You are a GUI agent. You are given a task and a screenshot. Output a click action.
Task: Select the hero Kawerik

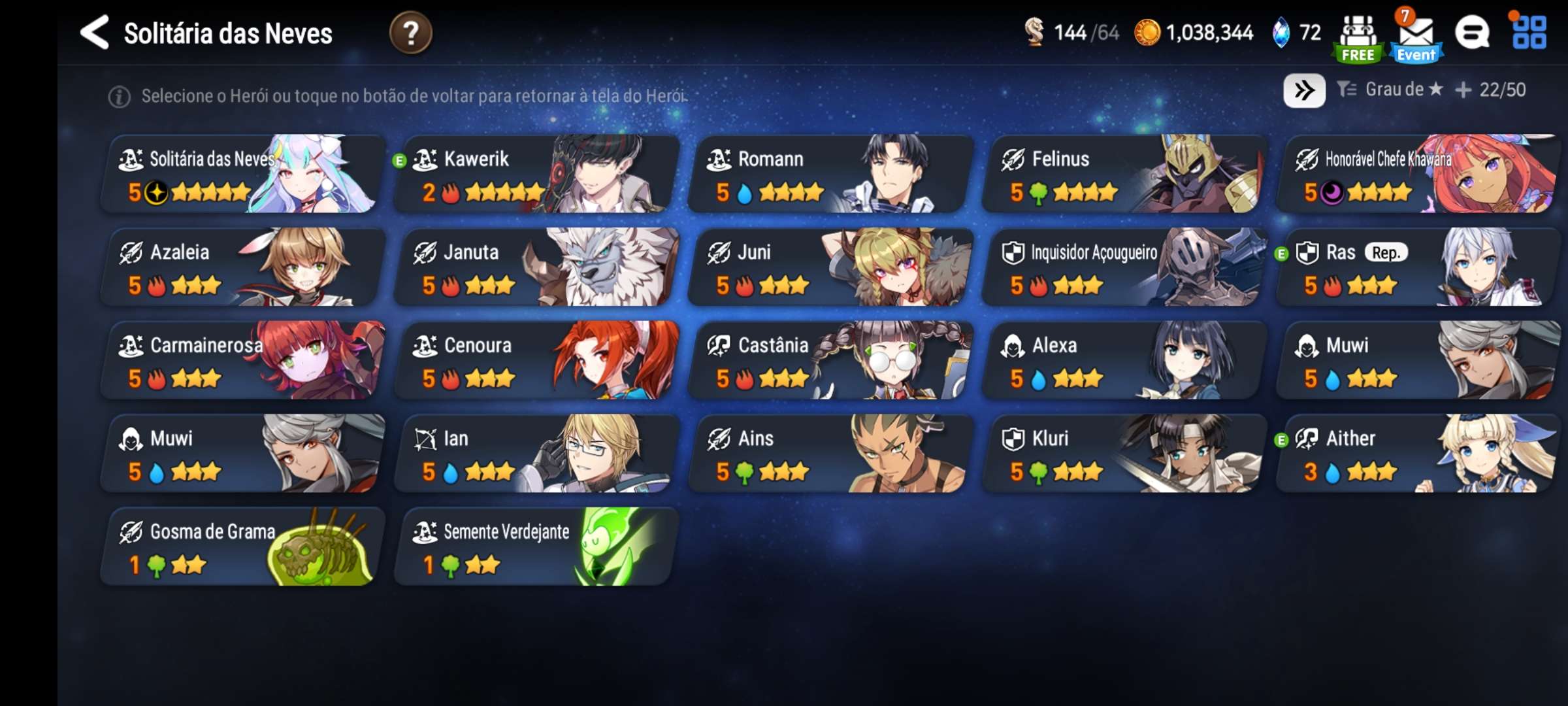coord(536,174)
